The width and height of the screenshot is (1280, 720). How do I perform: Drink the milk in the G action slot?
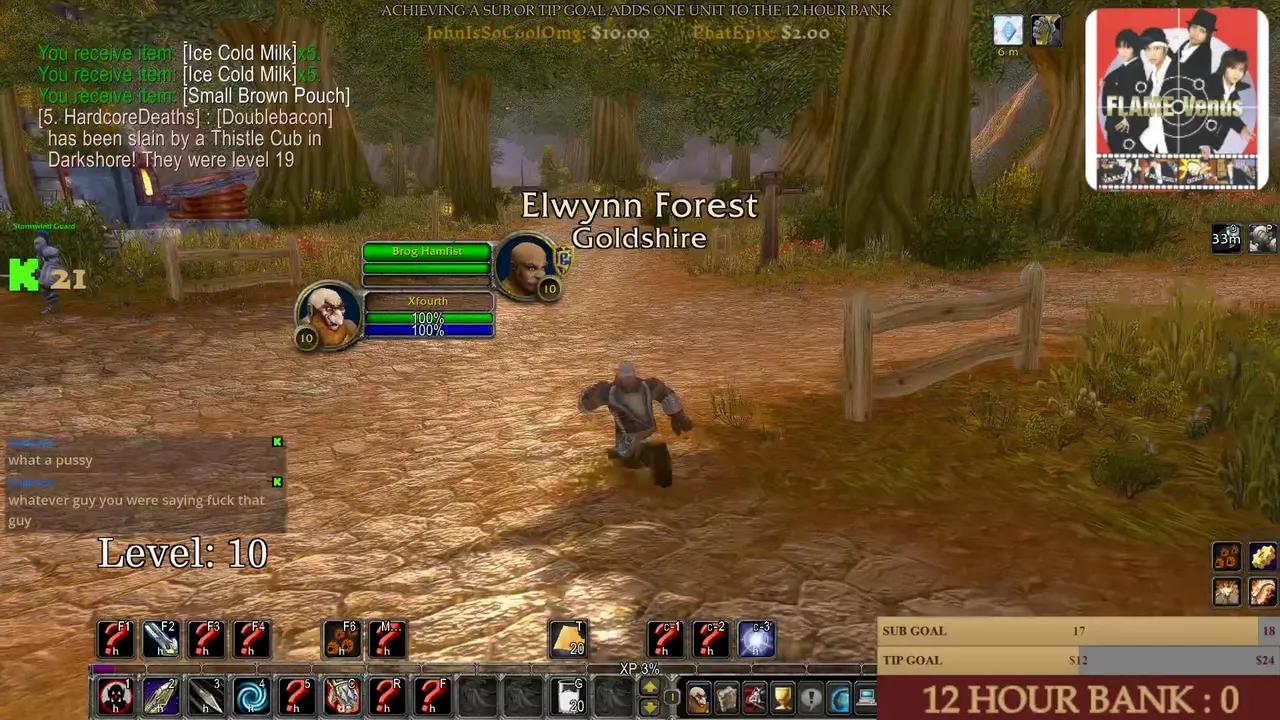tap(570, 695)
